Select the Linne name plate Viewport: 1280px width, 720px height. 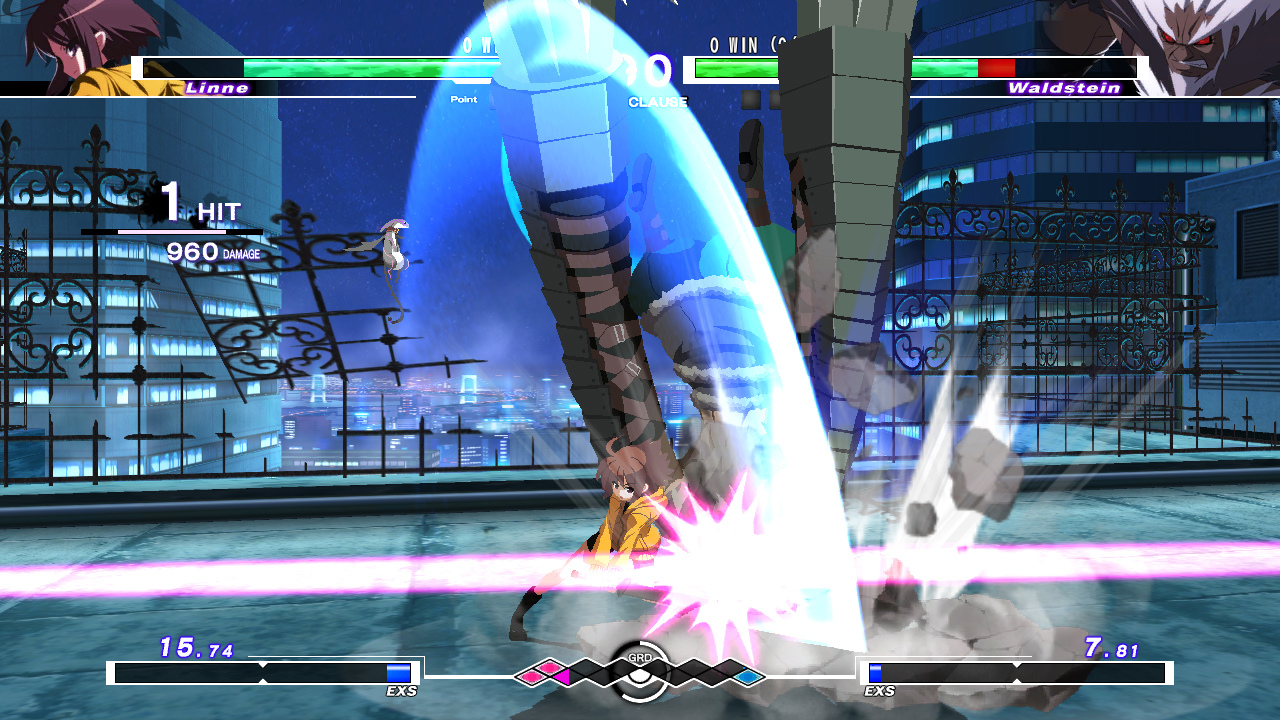click(216, 88)
